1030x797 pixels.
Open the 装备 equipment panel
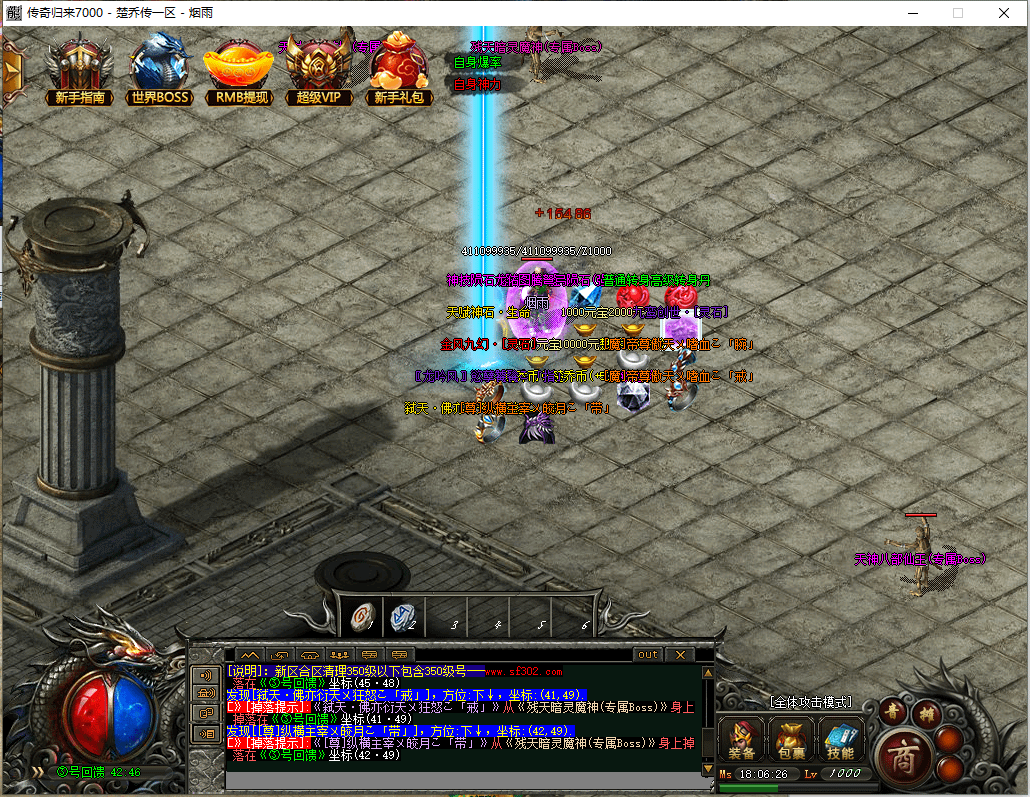(741, 741)
